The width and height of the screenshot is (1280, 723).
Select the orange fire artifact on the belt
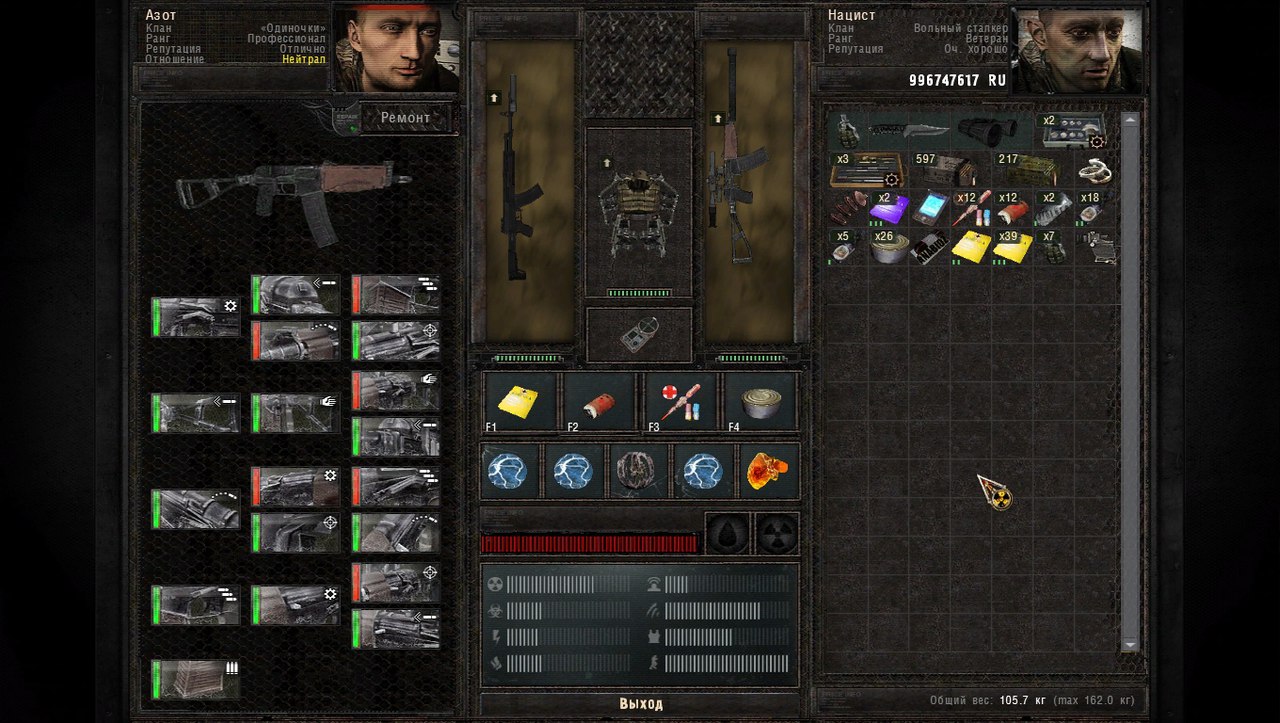pyautogui.click(x=767, y=472)
